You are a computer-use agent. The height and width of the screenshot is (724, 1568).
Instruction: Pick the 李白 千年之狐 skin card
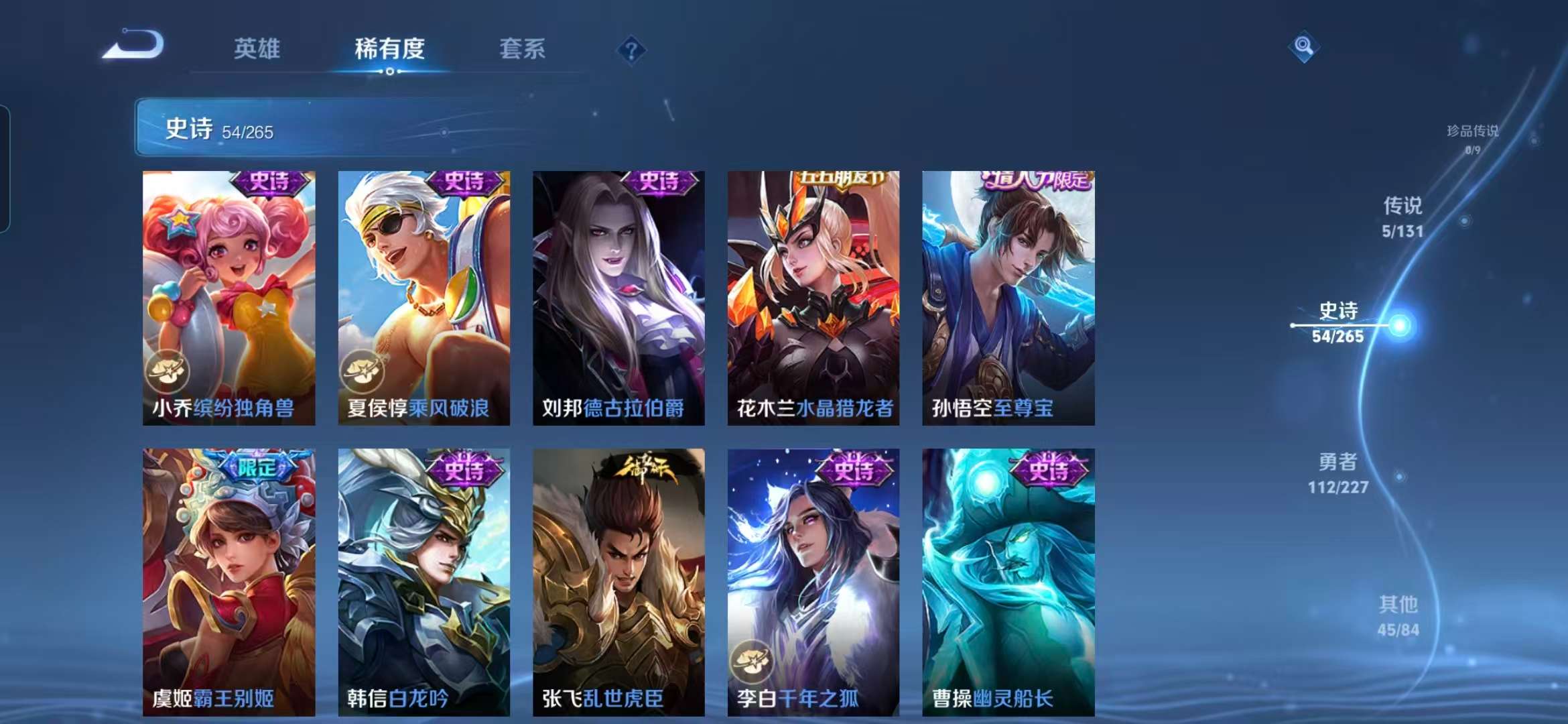point(813,582)
